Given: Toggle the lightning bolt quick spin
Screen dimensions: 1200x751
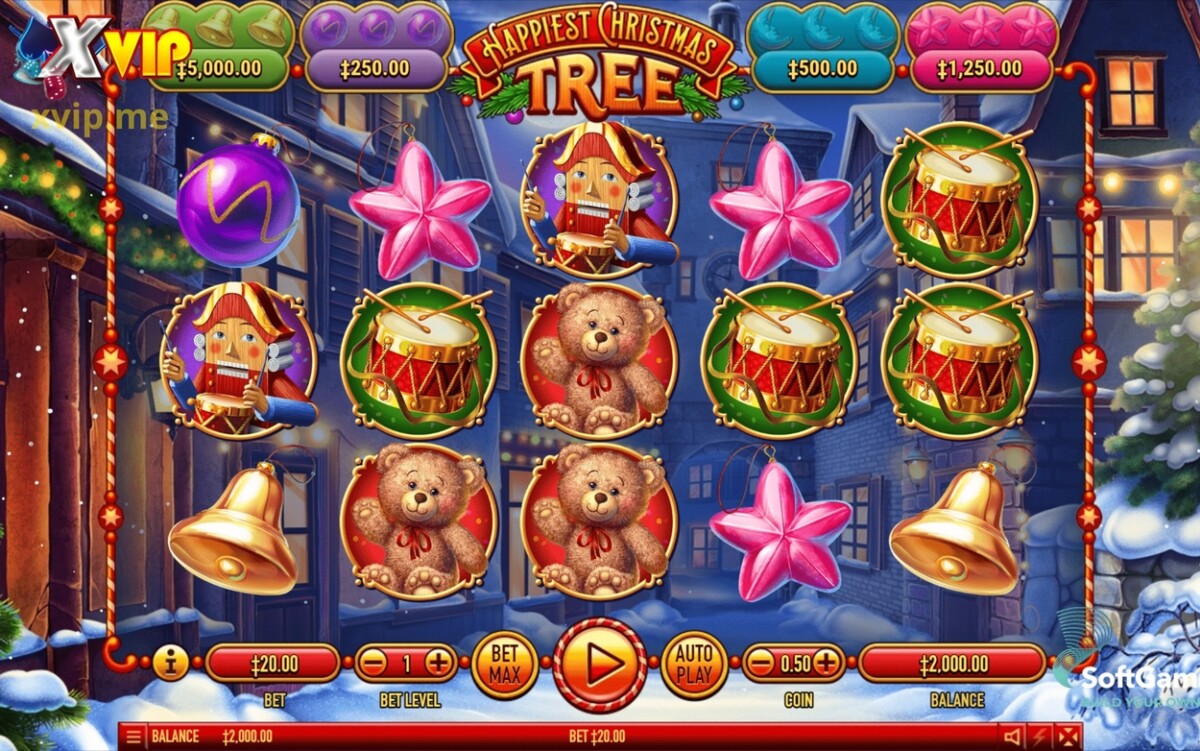Looking at the screenshot, I should [1041, 737].
